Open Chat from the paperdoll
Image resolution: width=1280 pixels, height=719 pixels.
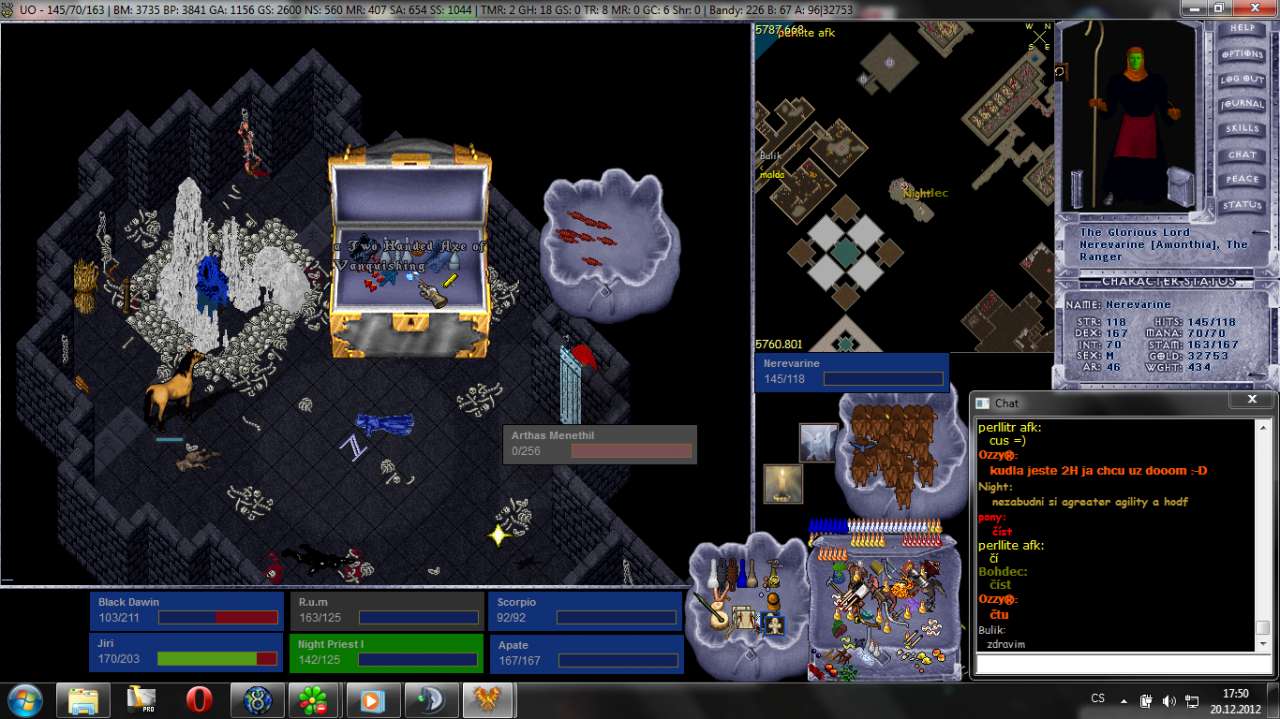point(1241,155)
